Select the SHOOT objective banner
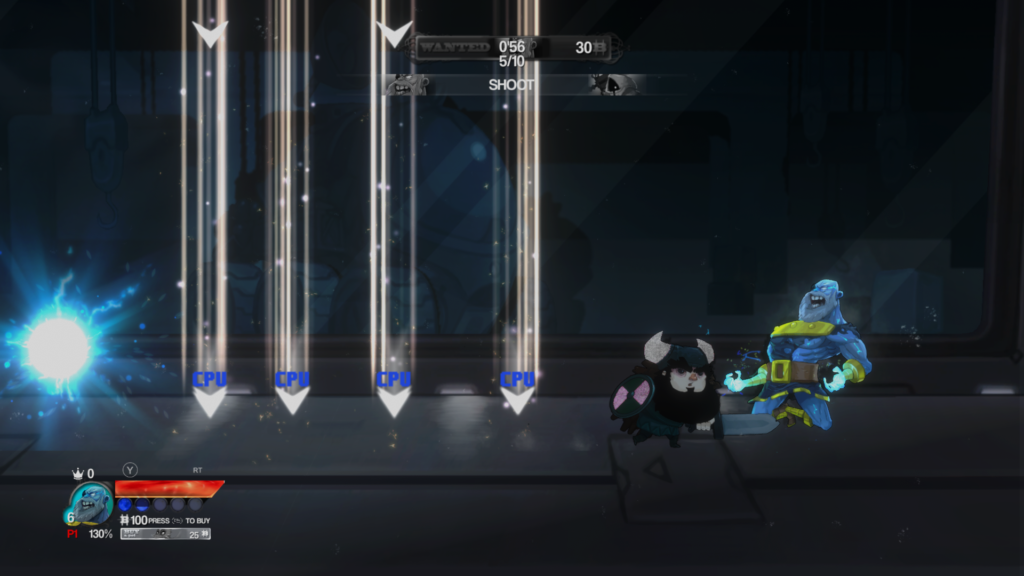1024x576 pixels. [511, 85]
